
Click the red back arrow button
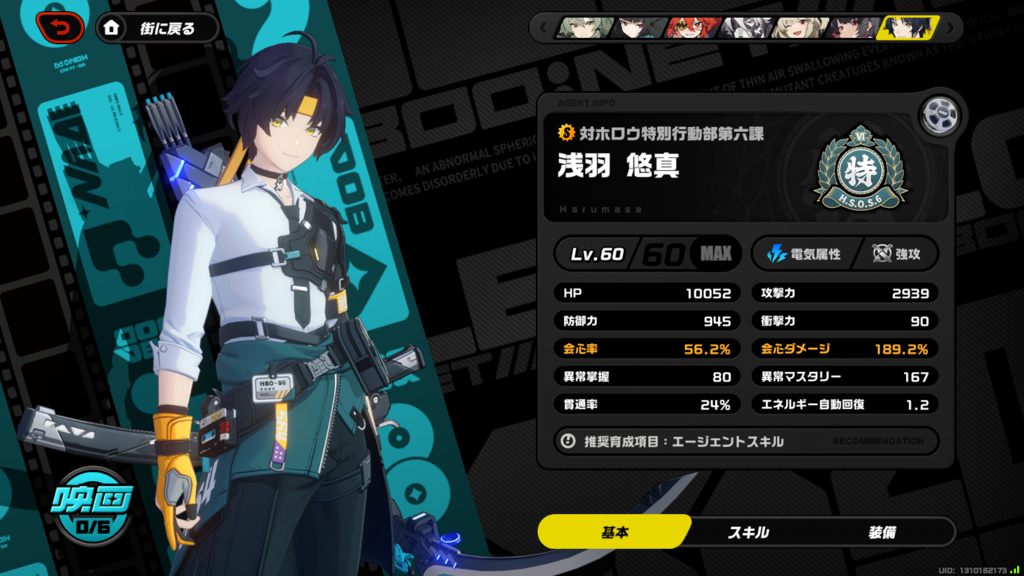coord(61,28)
